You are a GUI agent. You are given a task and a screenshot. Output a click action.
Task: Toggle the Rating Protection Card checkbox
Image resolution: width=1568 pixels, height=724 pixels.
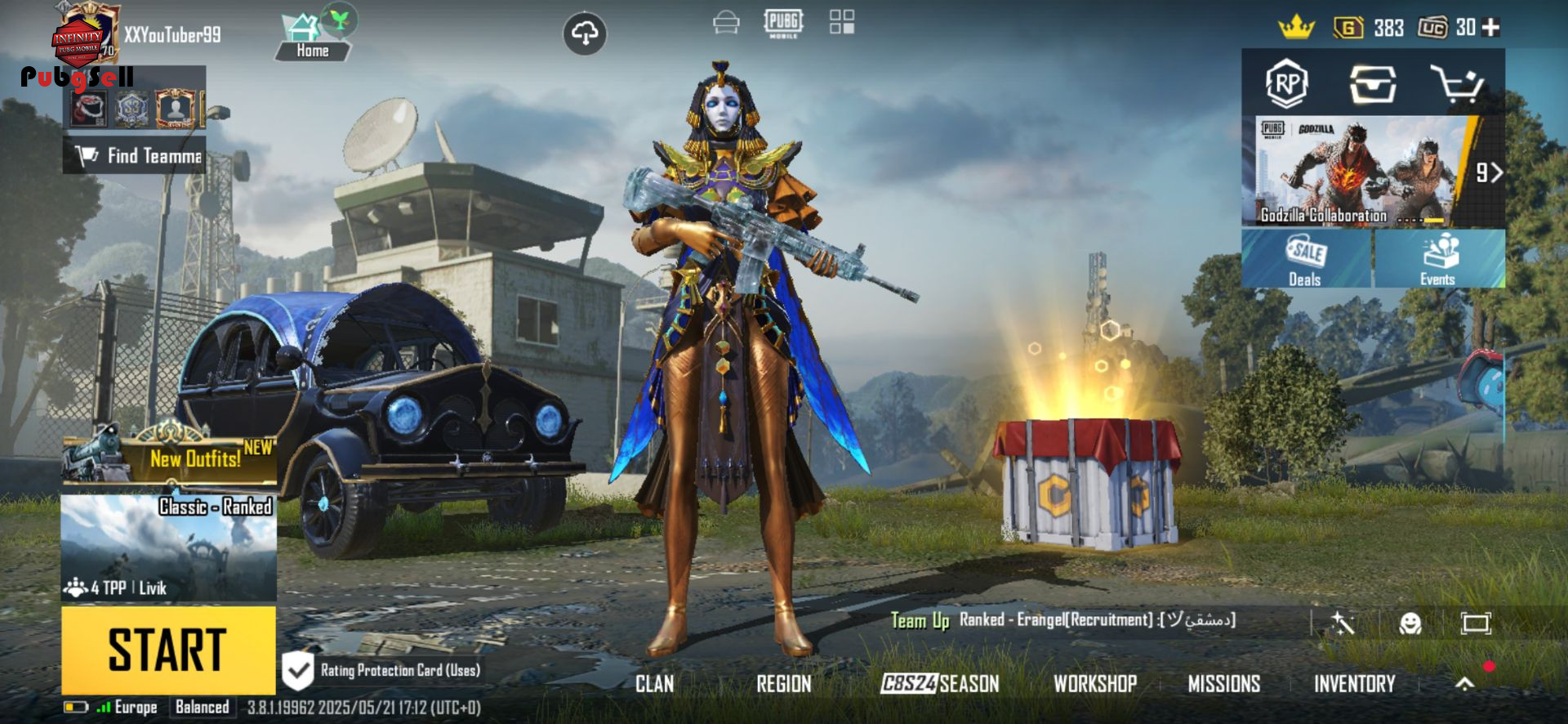(x=298, y=671)
